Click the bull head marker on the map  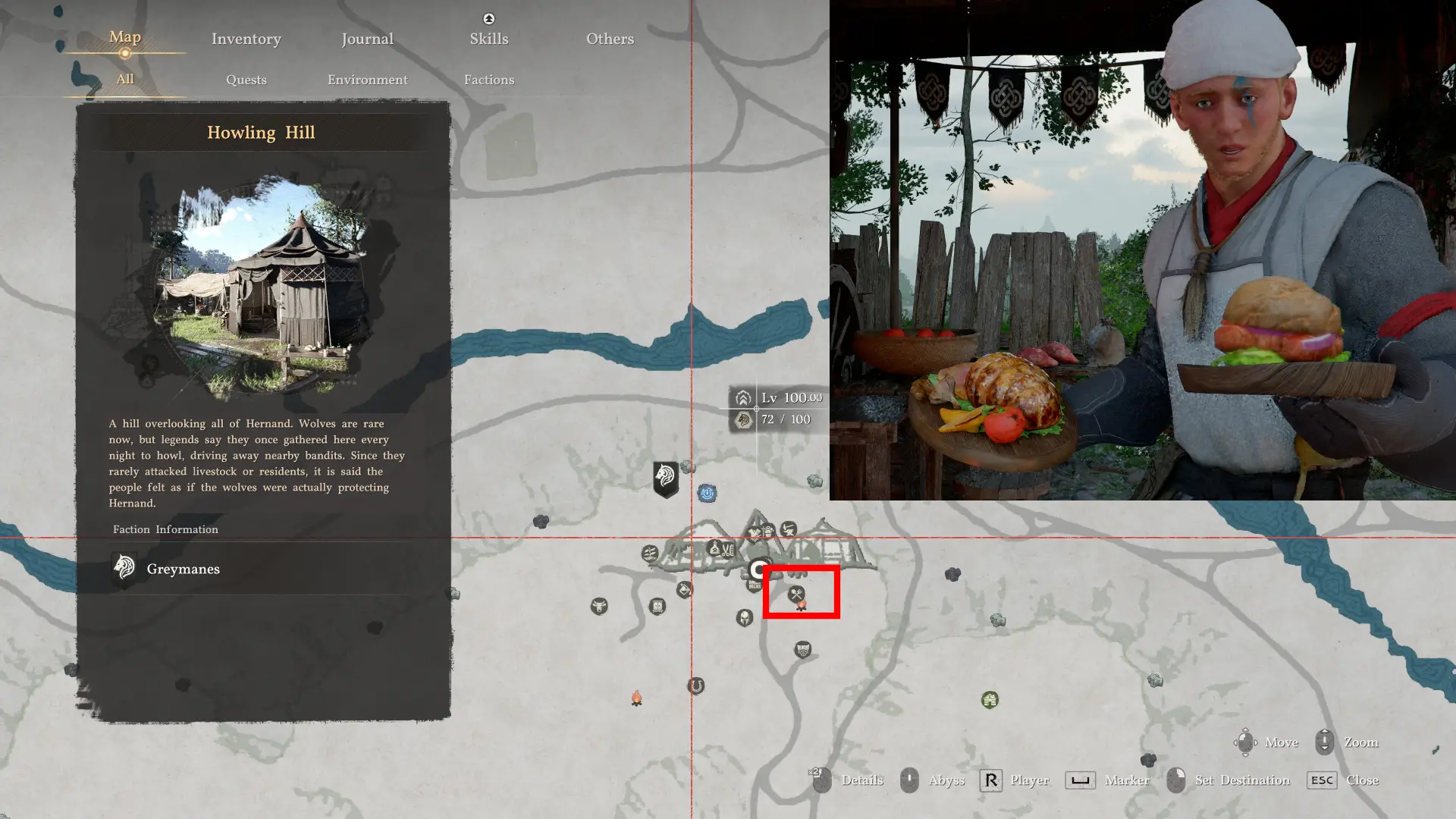pyautogui.click(x=599, y=606)
